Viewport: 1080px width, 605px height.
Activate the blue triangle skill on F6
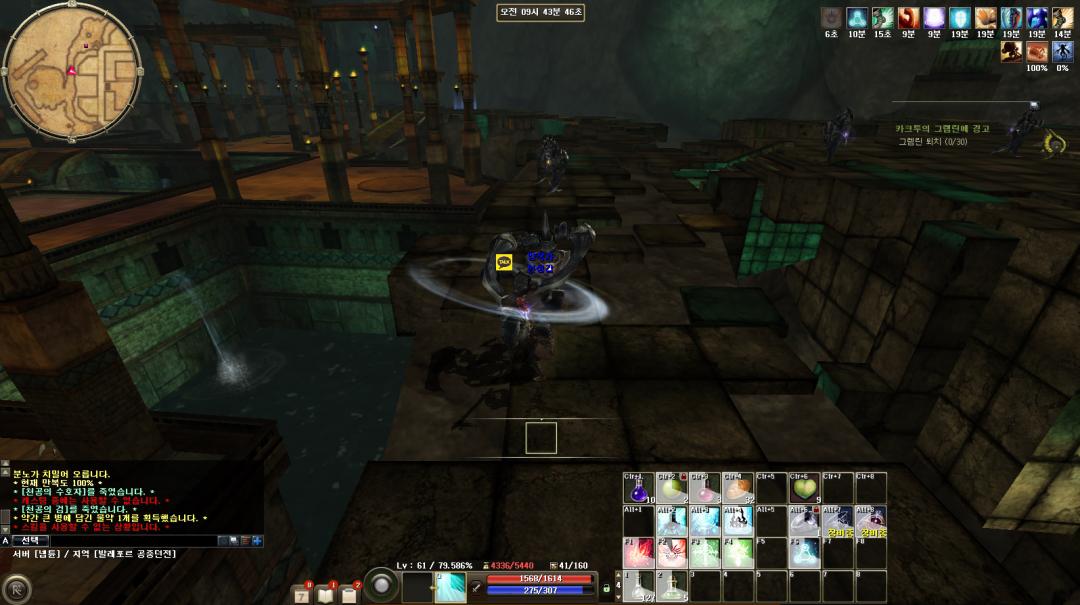pyautogui.click(x=804, y=553)
